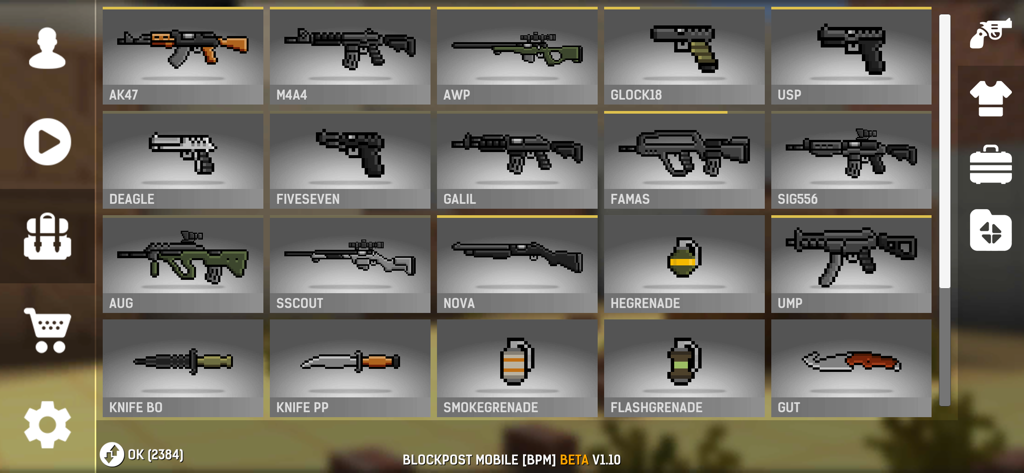Choose the FAMAS rifle slot
Screen dimensions: 1024x473
click(684, 160)
